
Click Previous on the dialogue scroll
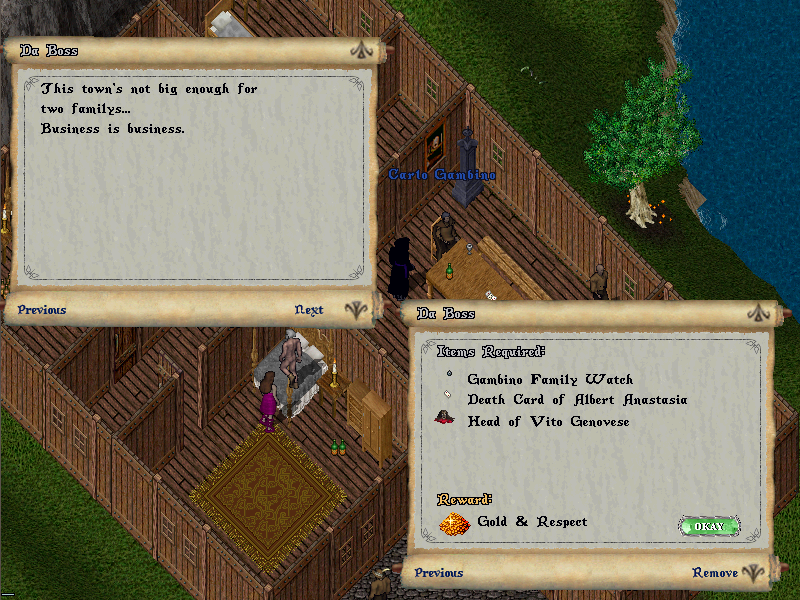(42, 310)
